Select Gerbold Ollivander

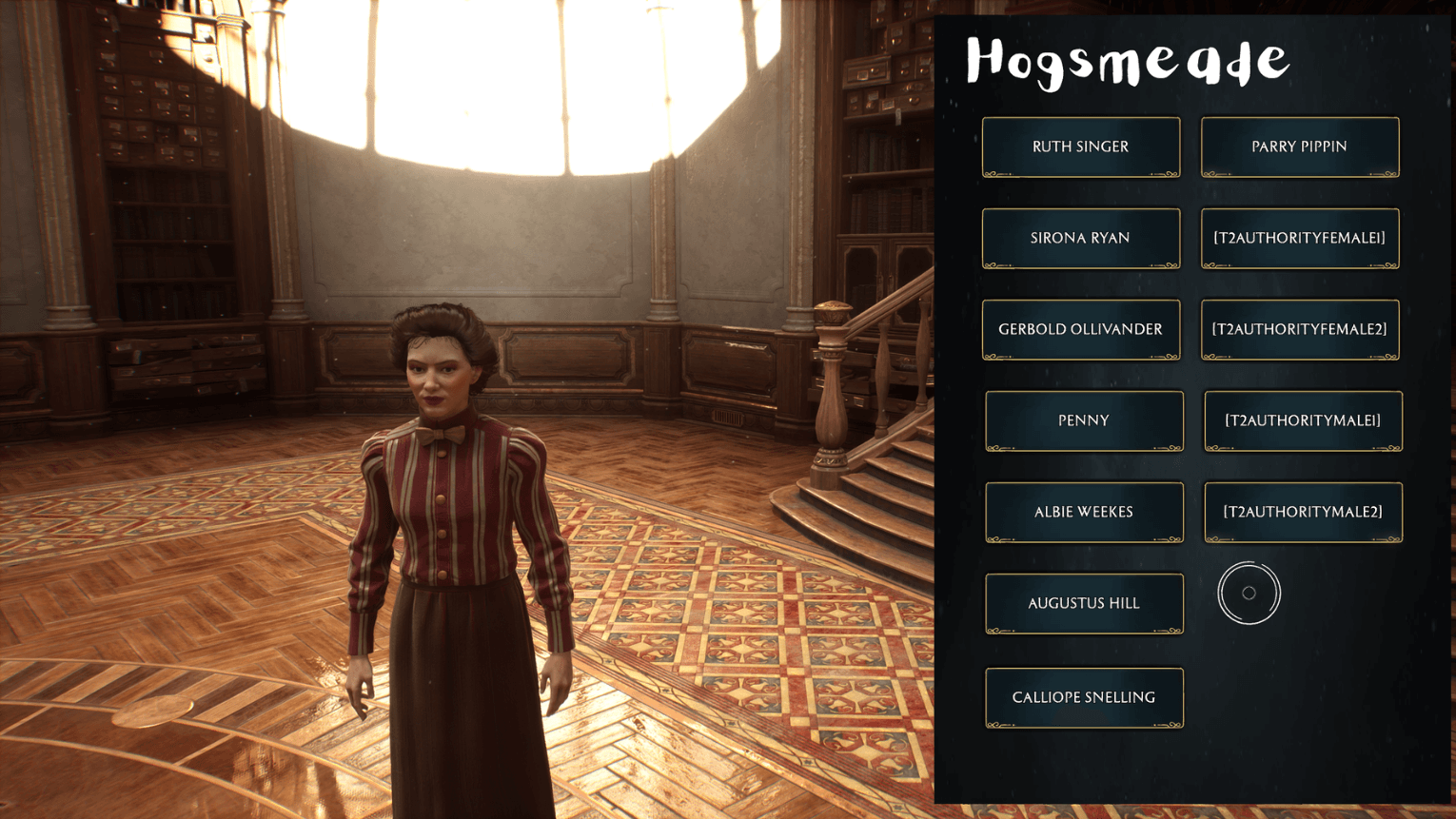(x=1081, y=329)
